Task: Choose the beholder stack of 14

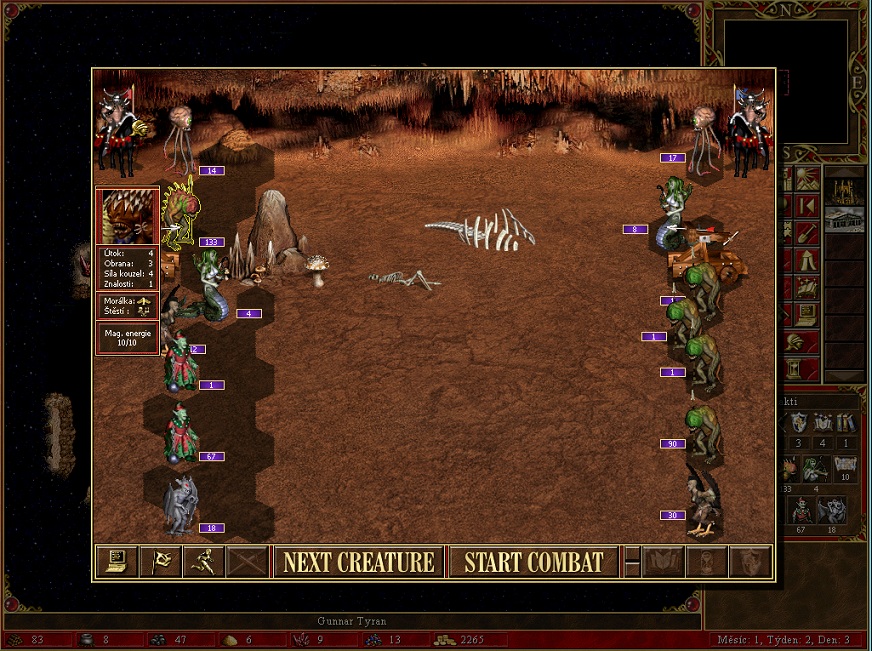Action: (181, 140)
